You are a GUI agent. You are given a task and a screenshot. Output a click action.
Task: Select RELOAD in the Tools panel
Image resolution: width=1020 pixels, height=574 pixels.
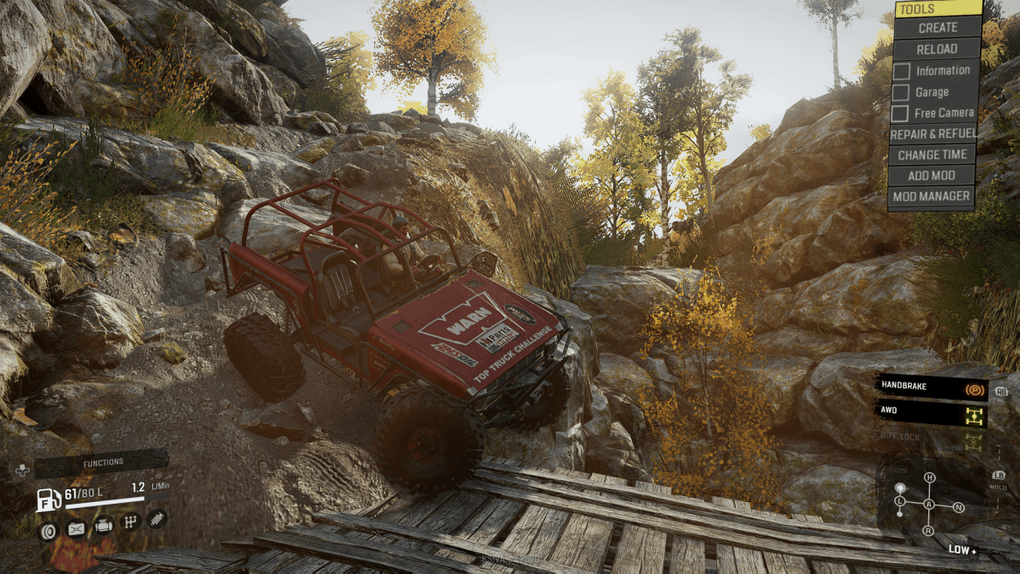click(937, 49)
